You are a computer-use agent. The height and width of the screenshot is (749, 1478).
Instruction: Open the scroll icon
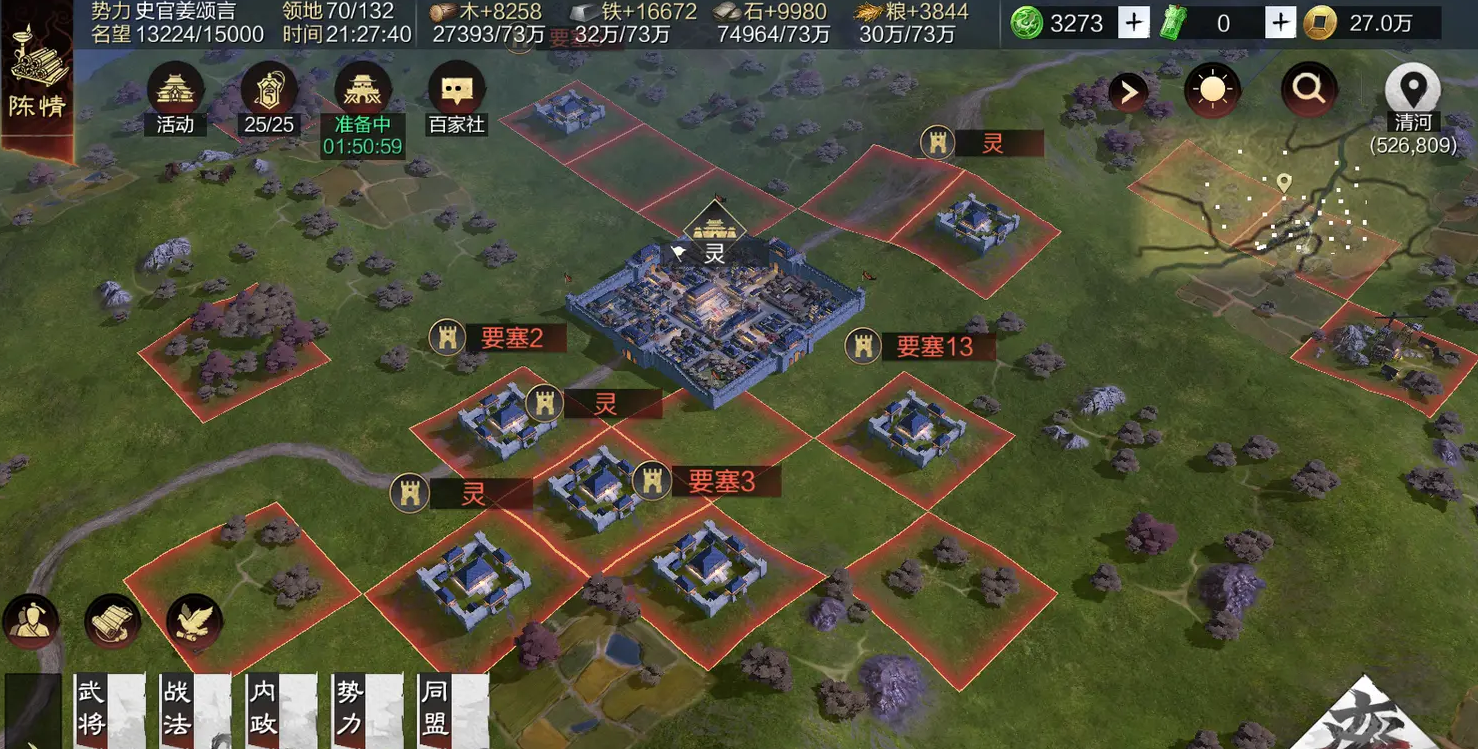(111, 622)
